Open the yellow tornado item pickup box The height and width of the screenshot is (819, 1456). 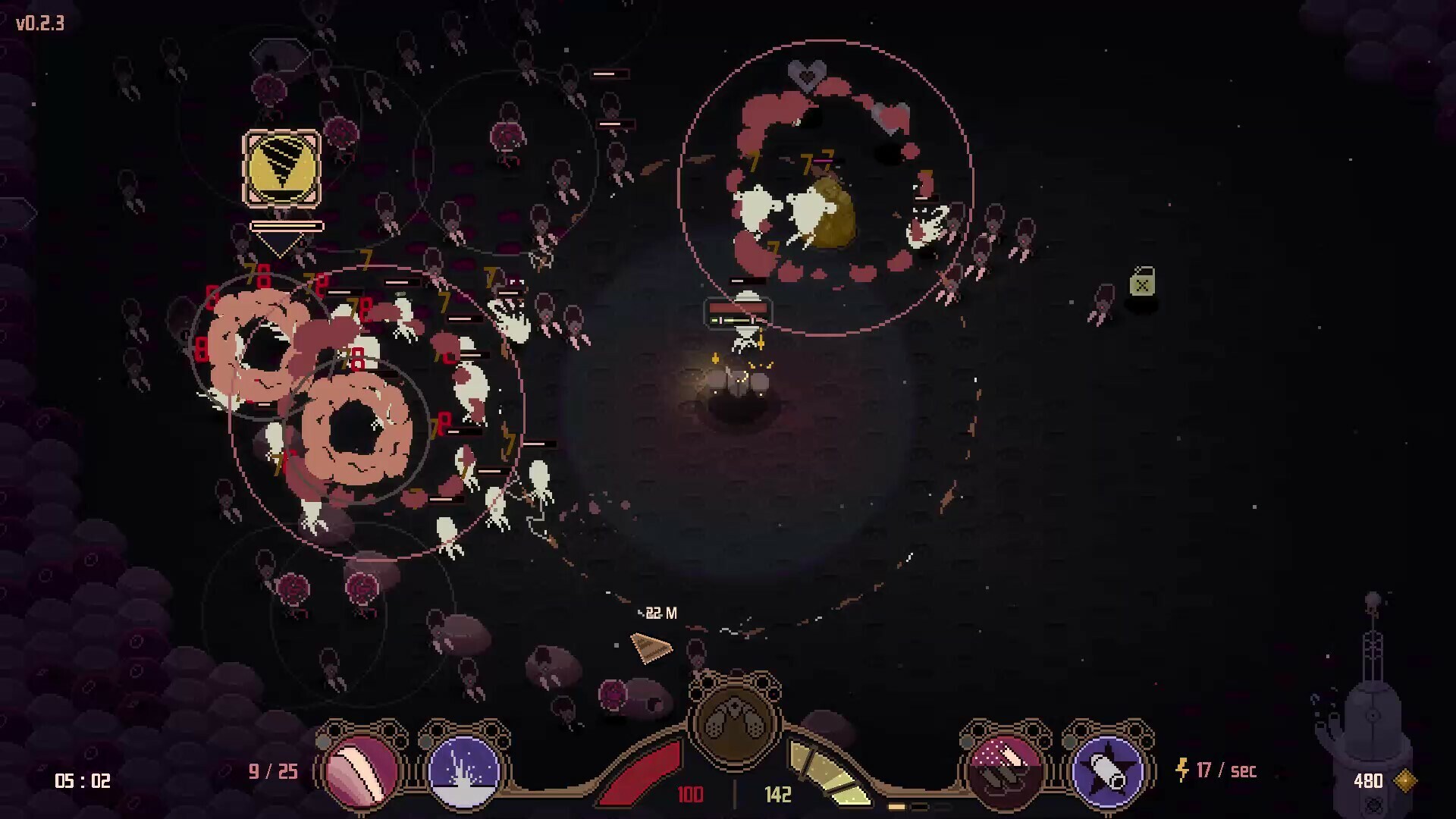(281, 168)
